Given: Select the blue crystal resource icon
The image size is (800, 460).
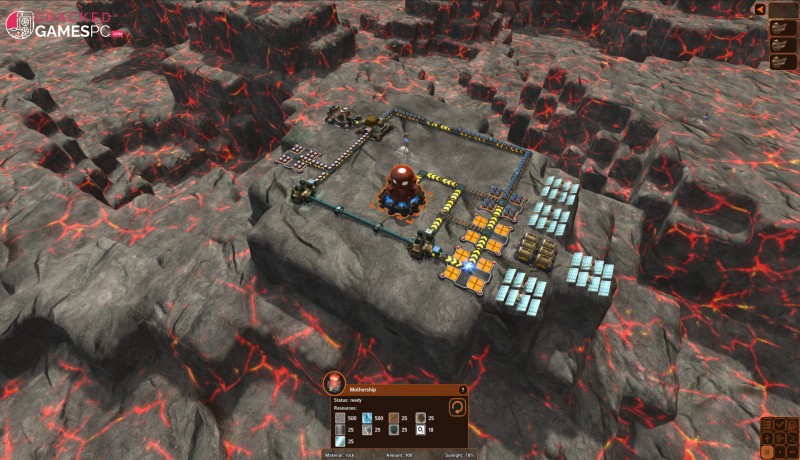Looking at the screenshot, I should 367,418.
